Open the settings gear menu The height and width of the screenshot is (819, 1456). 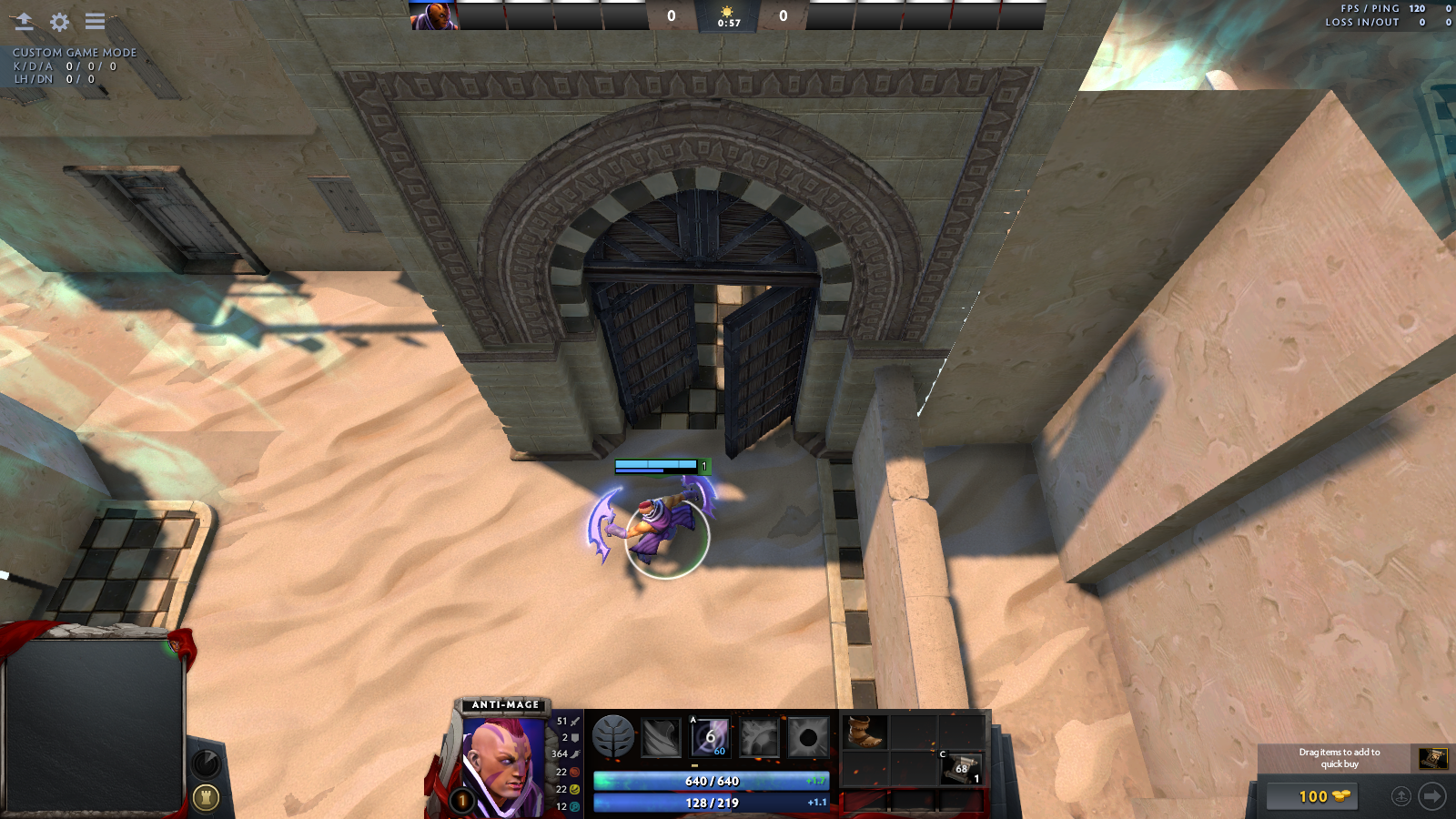[59, 21]
